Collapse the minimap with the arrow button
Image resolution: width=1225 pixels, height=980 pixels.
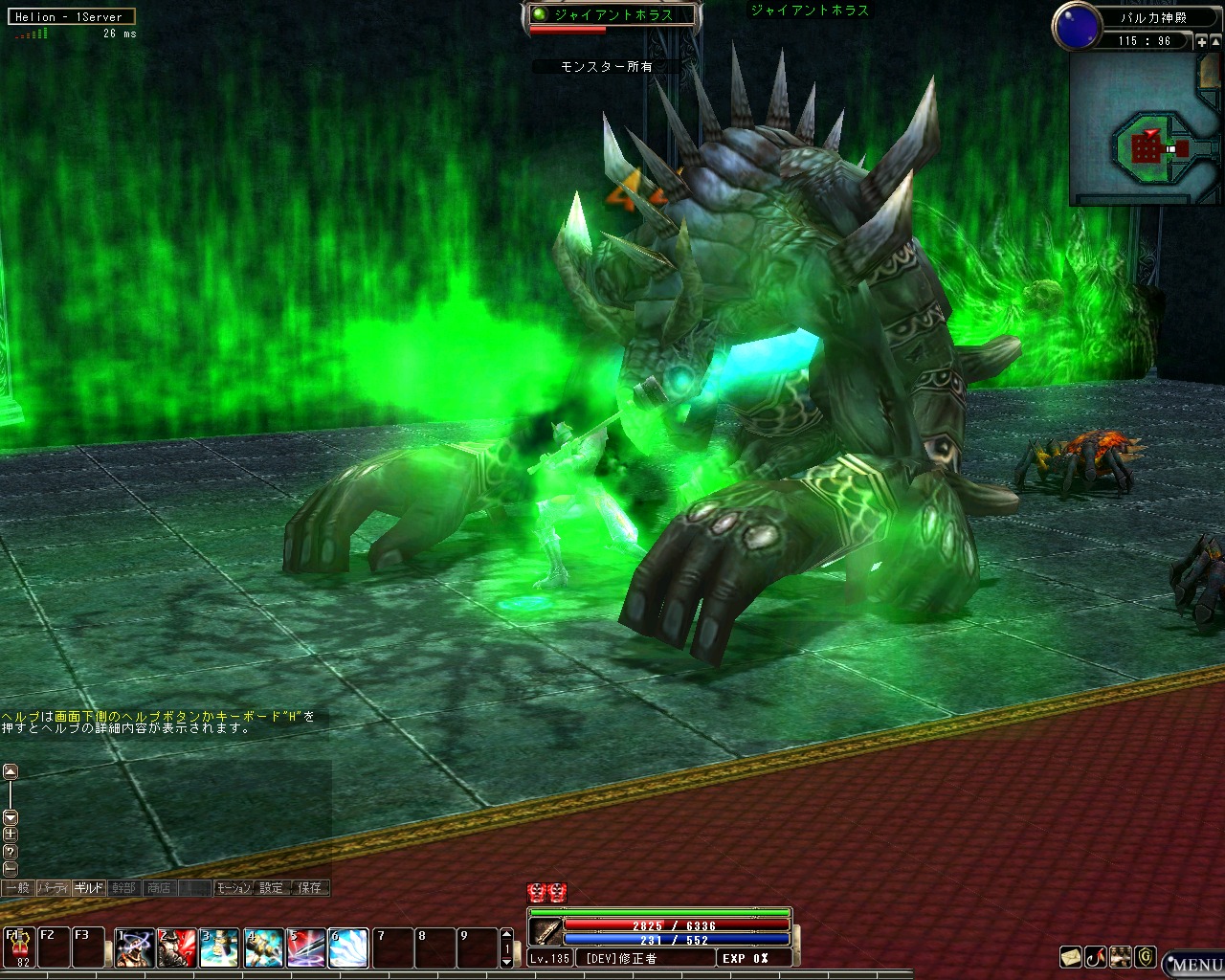[1216, 41]
